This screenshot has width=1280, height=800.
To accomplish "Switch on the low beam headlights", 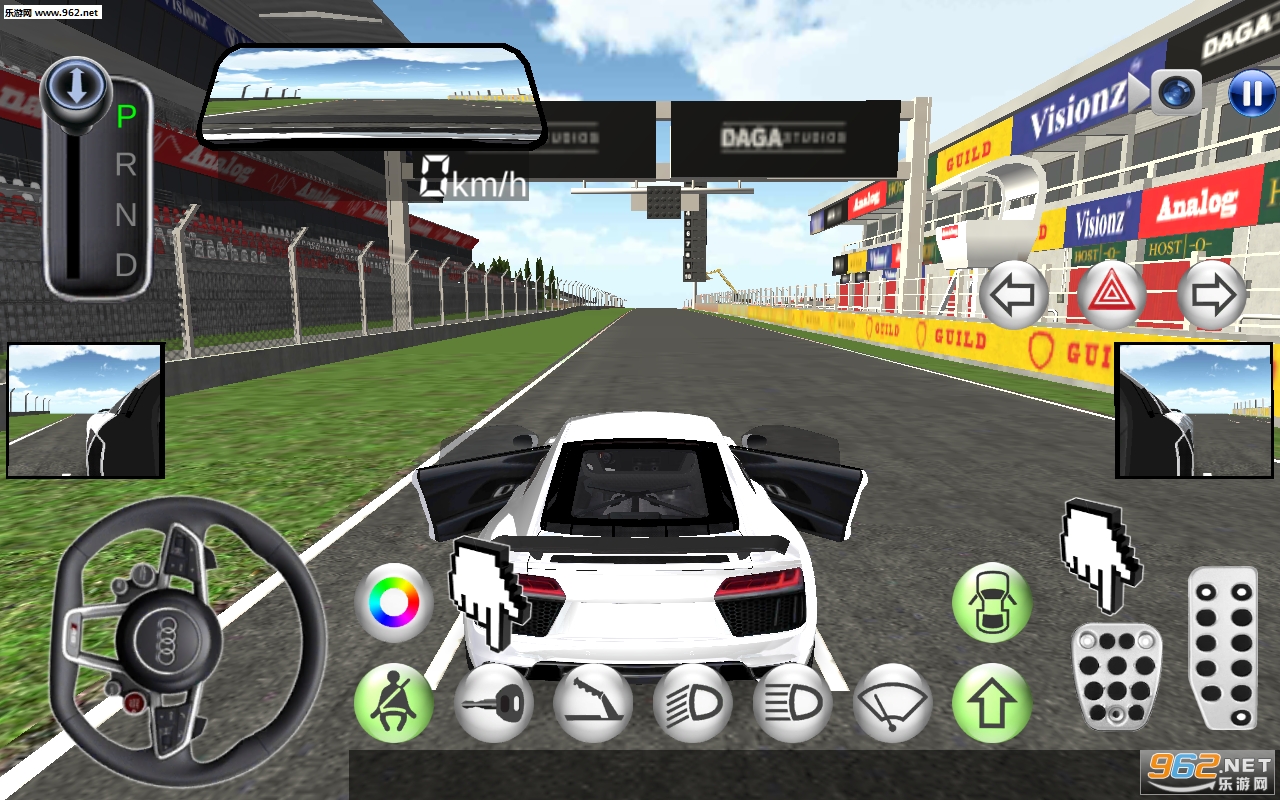I will click(x=693, y=703).
